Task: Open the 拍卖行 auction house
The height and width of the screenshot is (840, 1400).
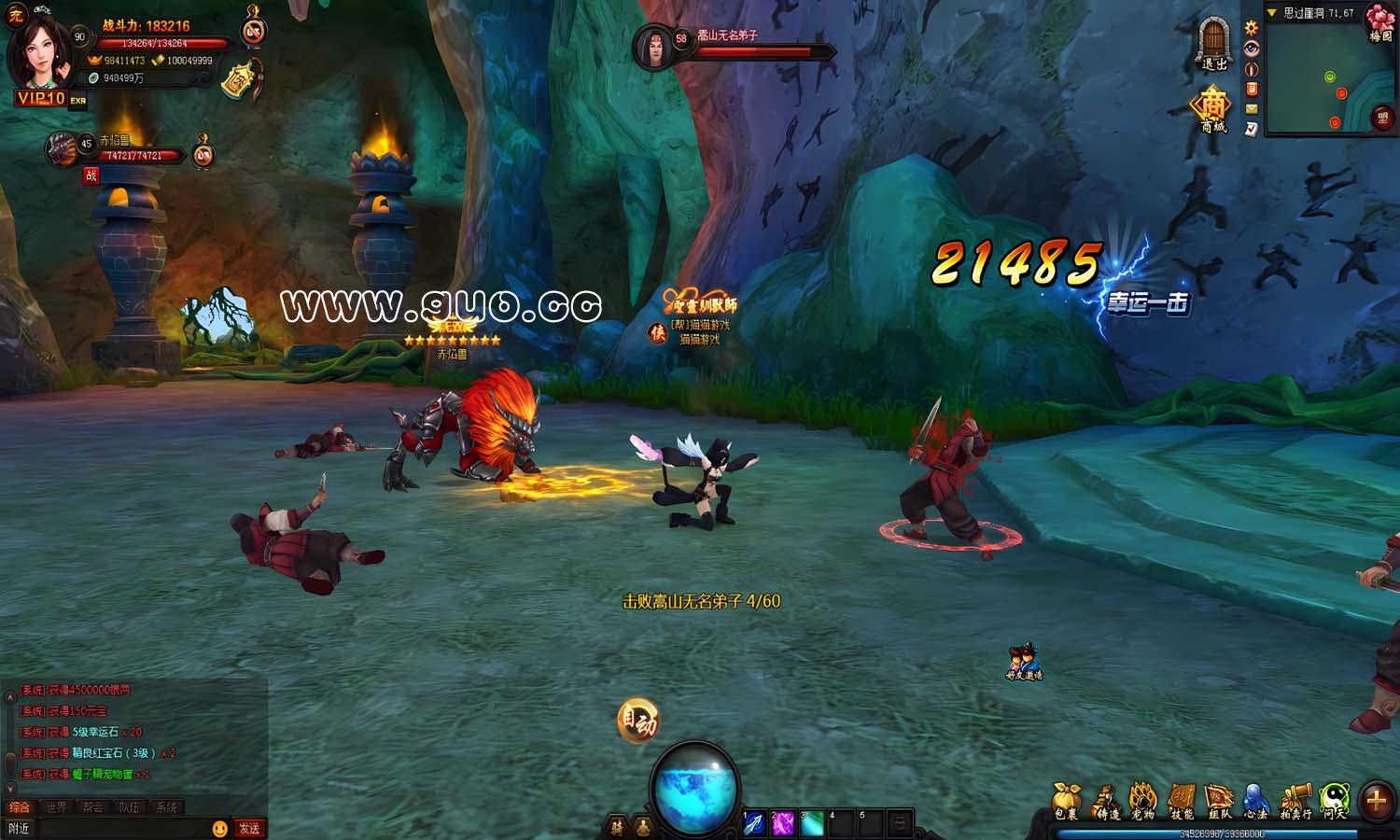Action: pyautogui.click(x=1295, y=801)
